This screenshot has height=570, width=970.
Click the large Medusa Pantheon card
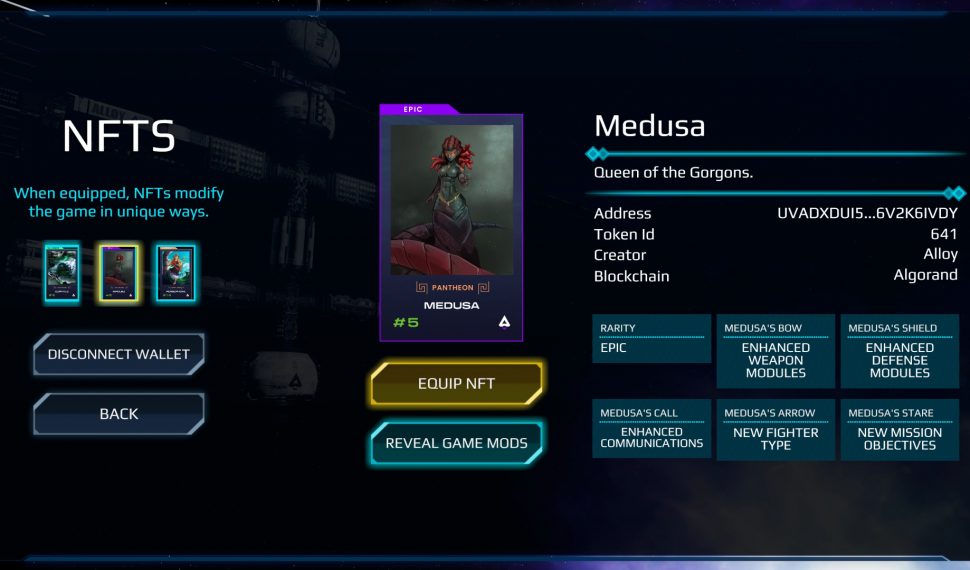click(451, 227)
